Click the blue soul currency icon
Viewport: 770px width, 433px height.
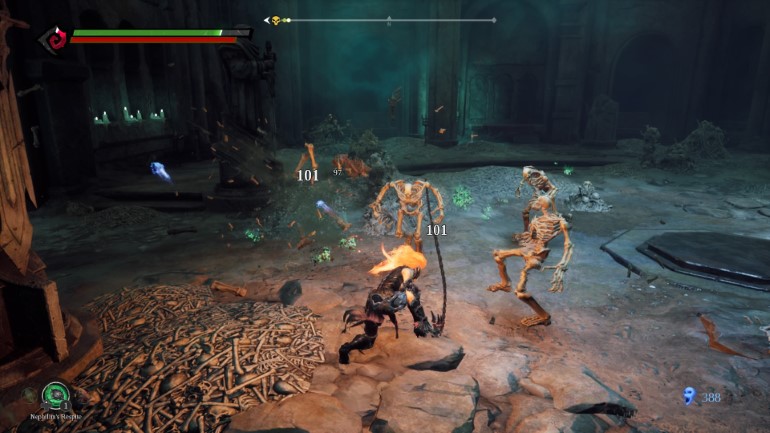click(x=688, y=396)
